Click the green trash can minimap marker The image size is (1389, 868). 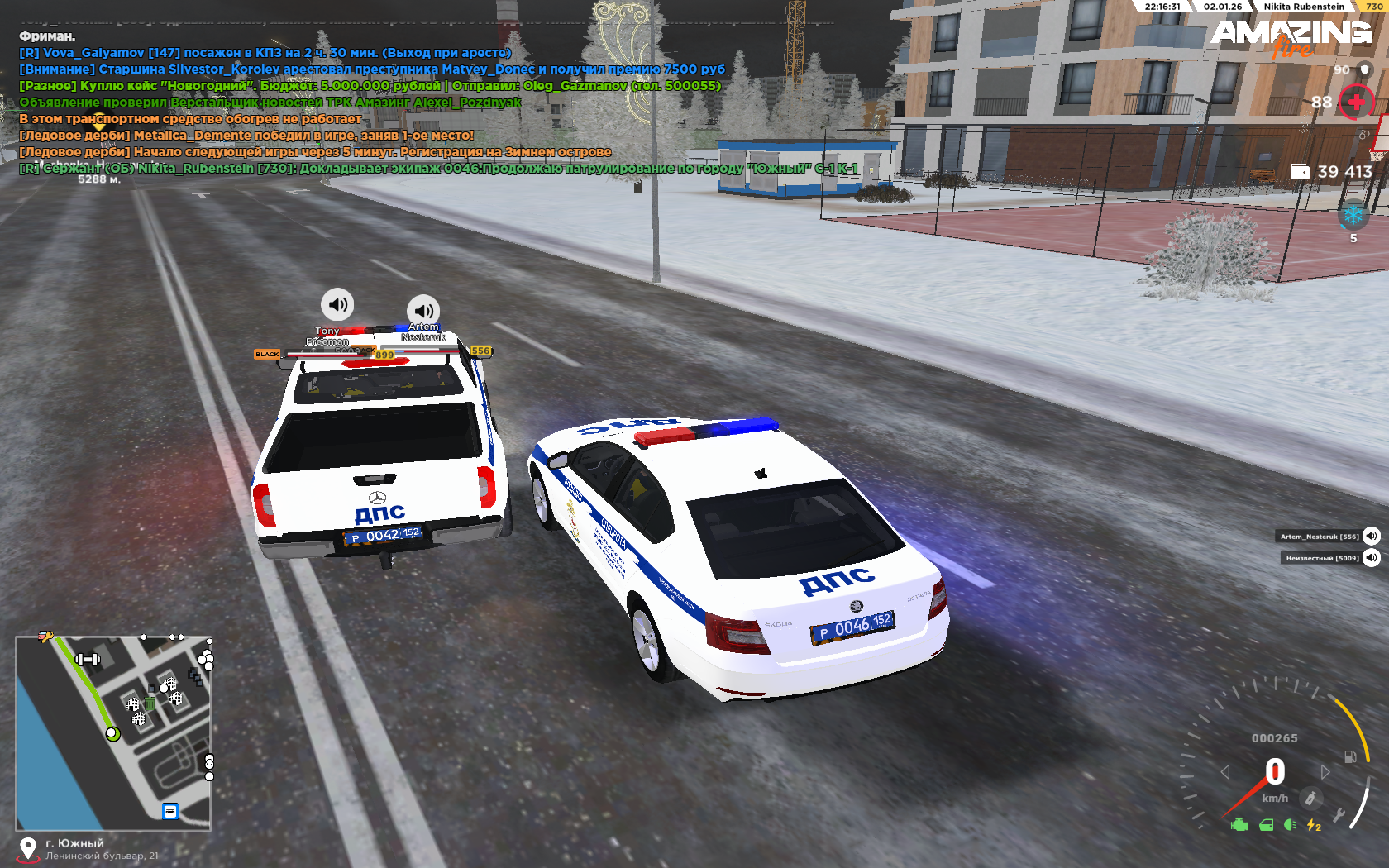click(x=150, y=703)
